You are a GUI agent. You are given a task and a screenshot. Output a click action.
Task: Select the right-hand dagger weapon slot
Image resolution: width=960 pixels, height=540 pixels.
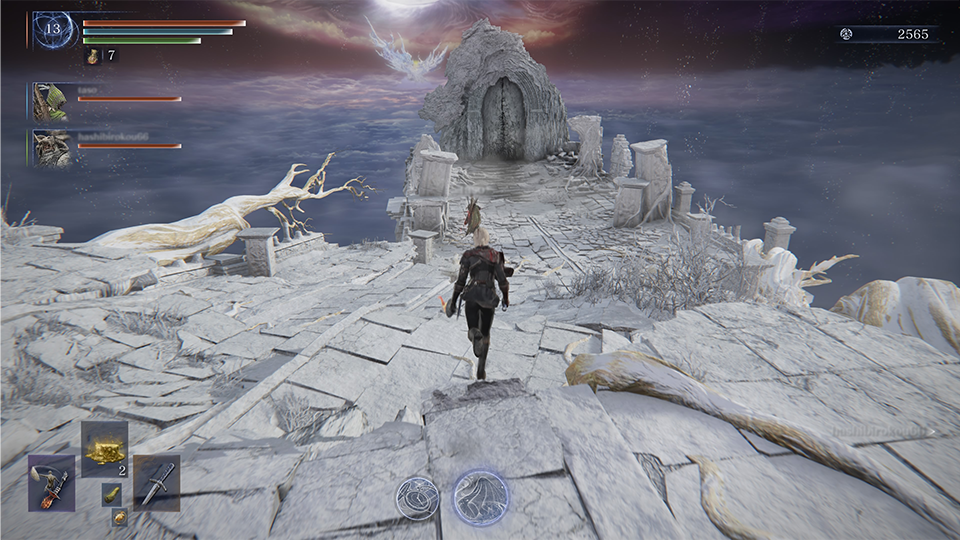tap(156, 483)
